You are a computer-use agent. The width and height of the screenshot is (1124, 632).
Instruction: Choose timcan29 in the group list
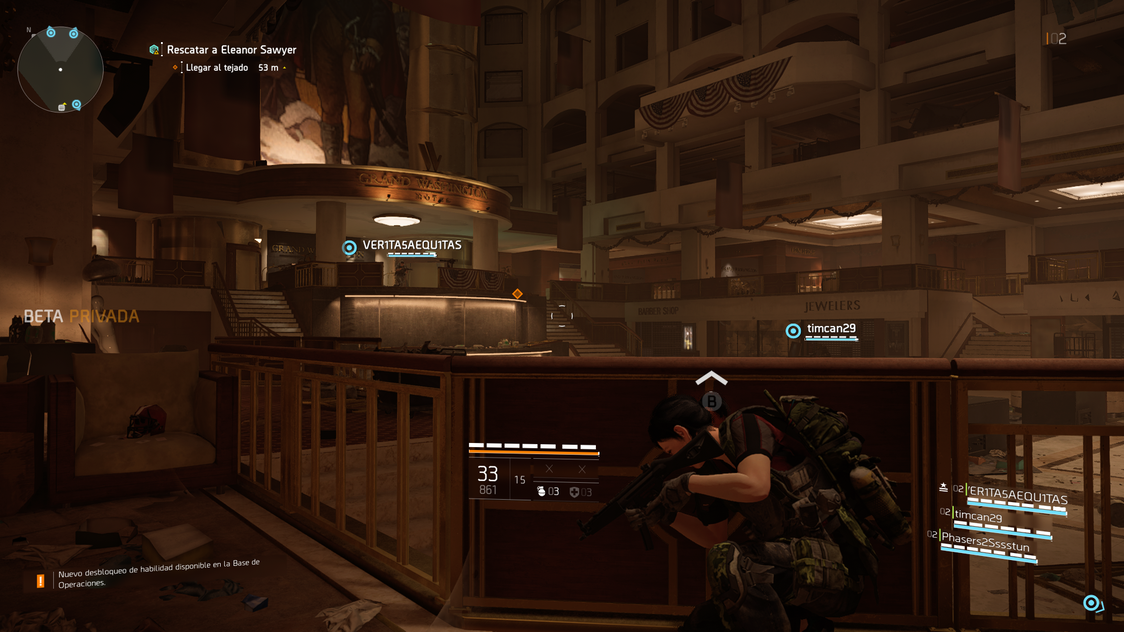978,517
